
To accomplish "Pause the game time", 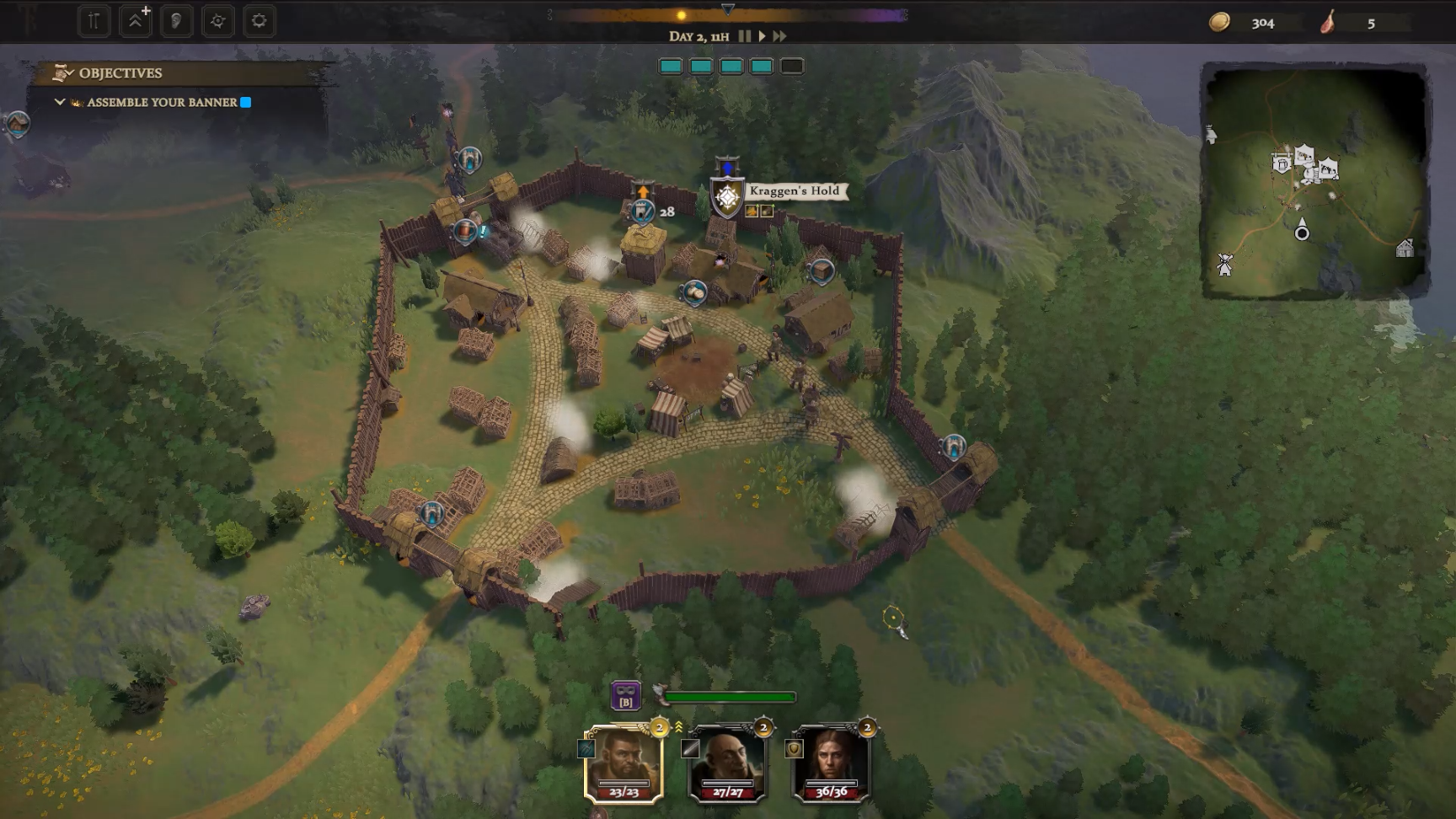I will pos(744,36).
